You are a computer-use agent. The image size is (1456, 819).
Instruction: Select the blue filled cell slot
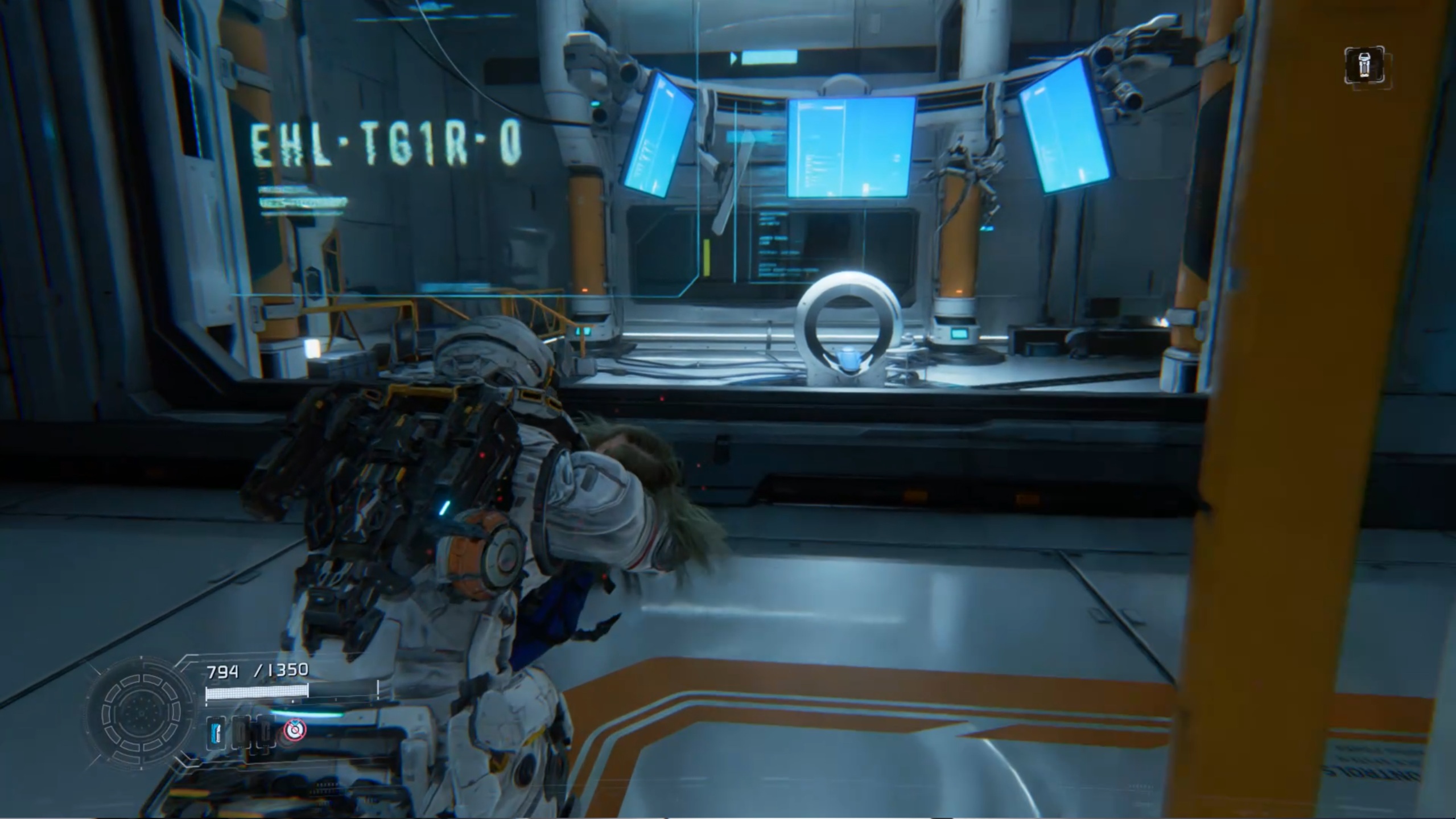click(216, 732)
